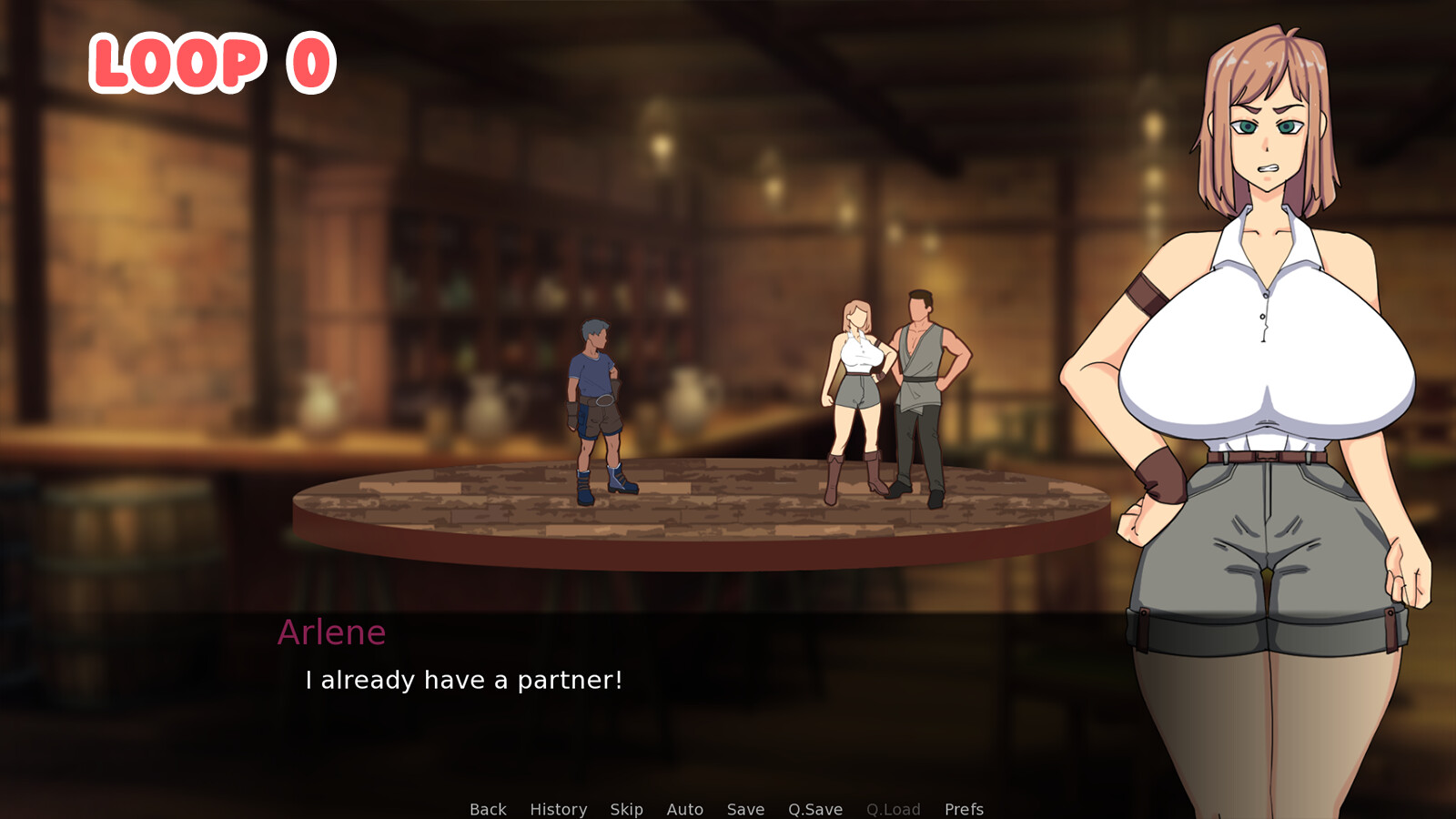Open the Save menu
The image size is (1456, 819).
(745, 809)
